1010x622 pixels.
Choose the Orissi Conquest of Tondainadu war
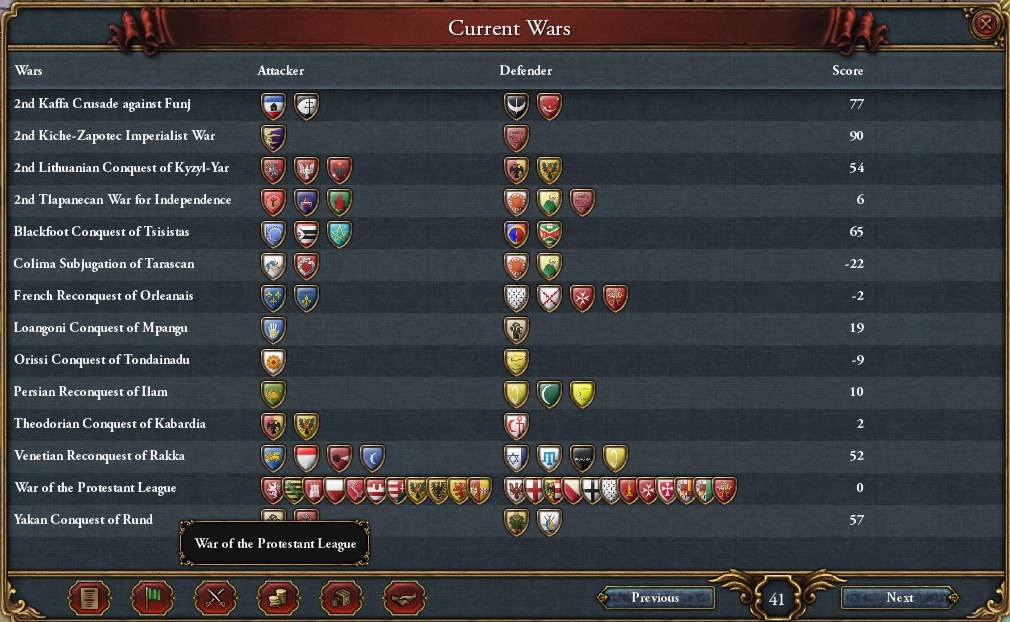[x=102, y=360]
